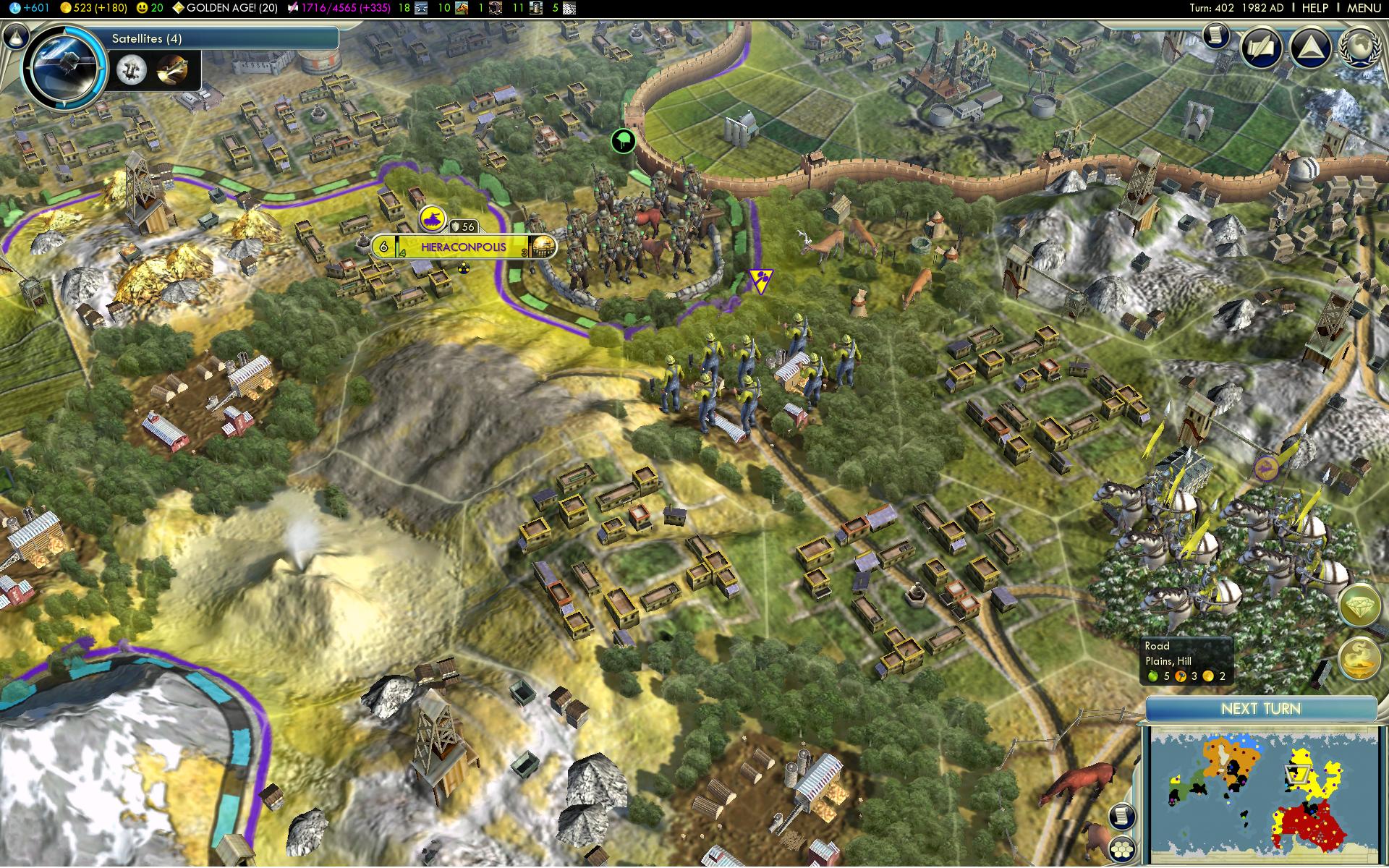Image resolution: width=1389 pixels, height=868 pixels.
Task: Open the gem diamond notification
Action: [x=1360, y=606]
